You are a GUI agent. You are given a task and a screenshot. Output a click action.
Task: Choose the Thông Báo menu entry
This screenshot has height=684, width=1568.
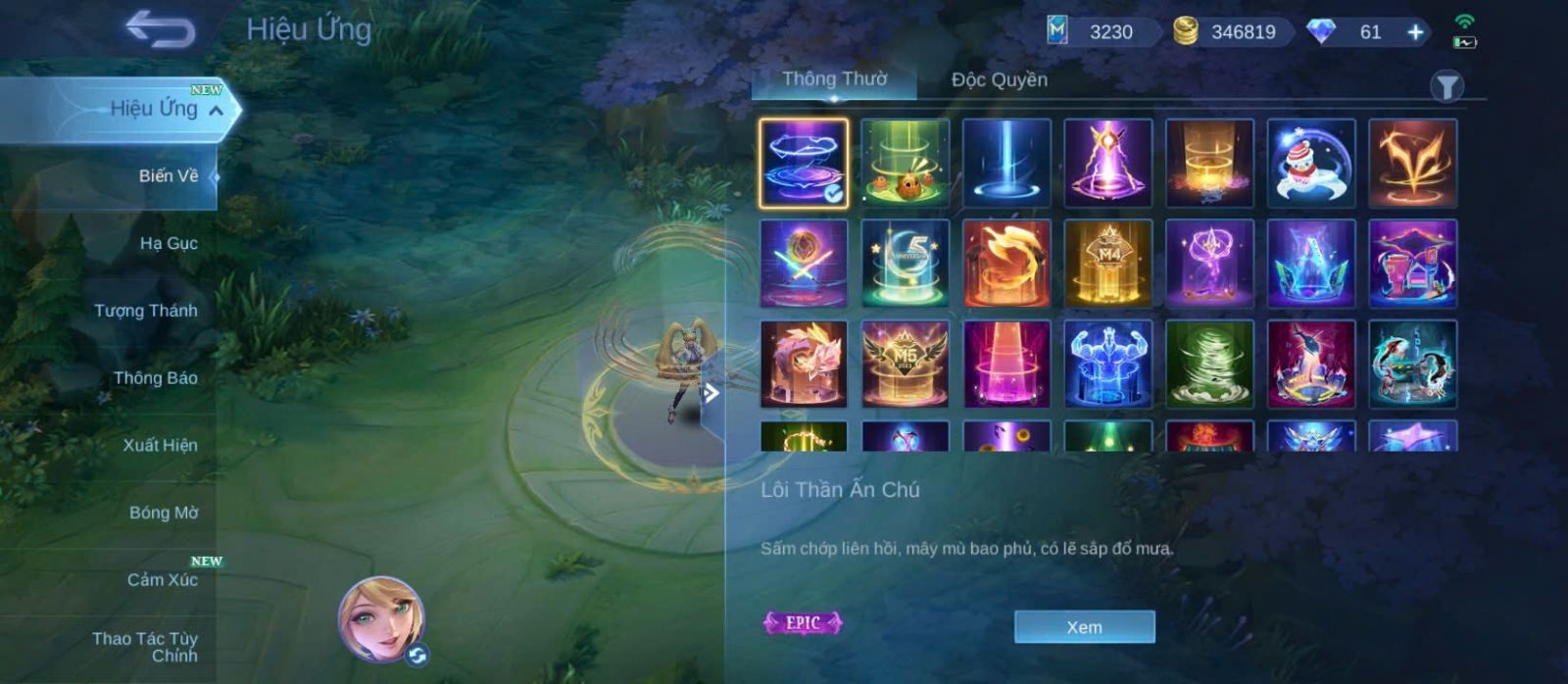tap(155, 378)
